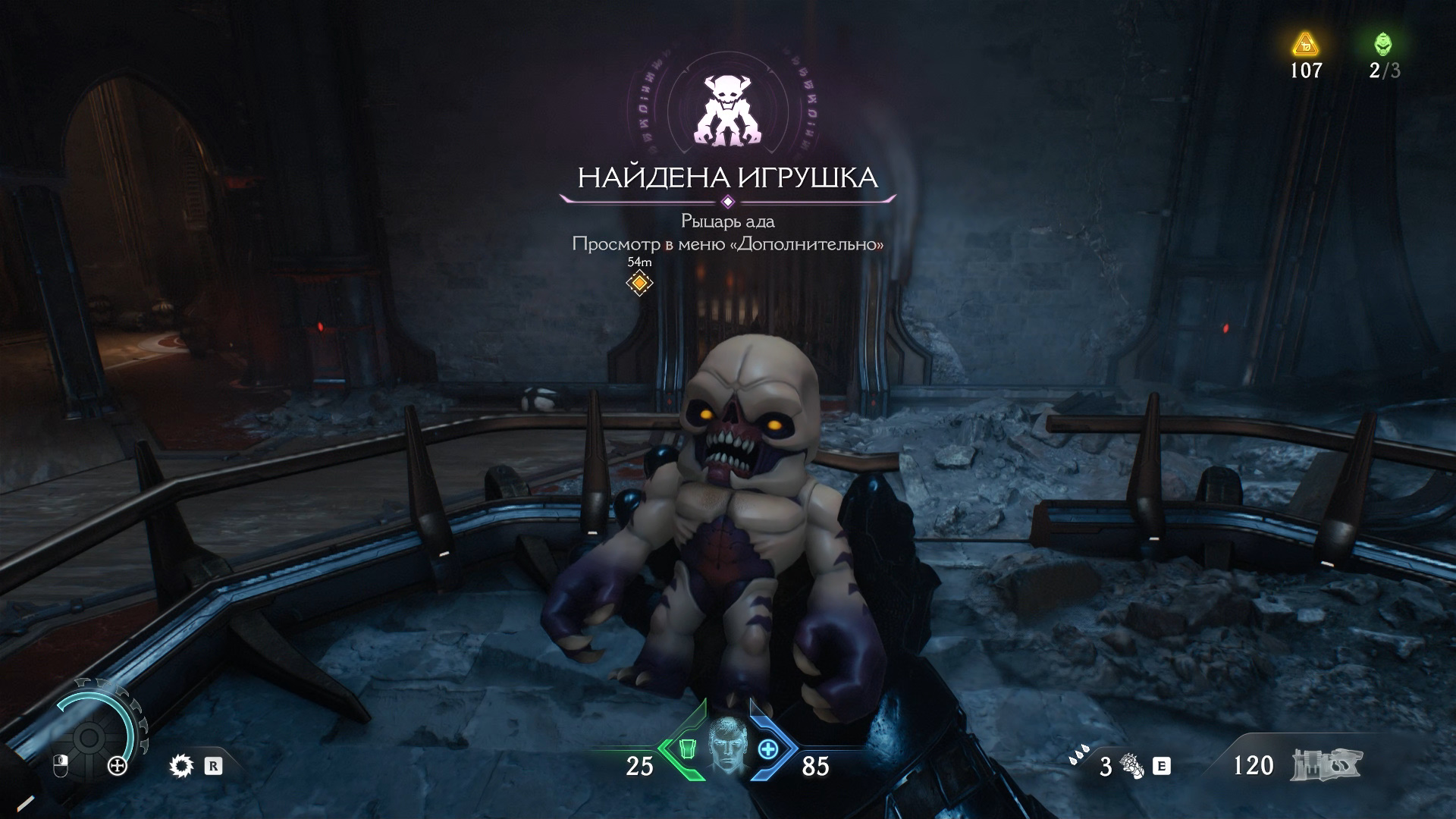This screenshot has height=819, width=1456.
Task: Click the blue health cross icon
Action: 768,749
